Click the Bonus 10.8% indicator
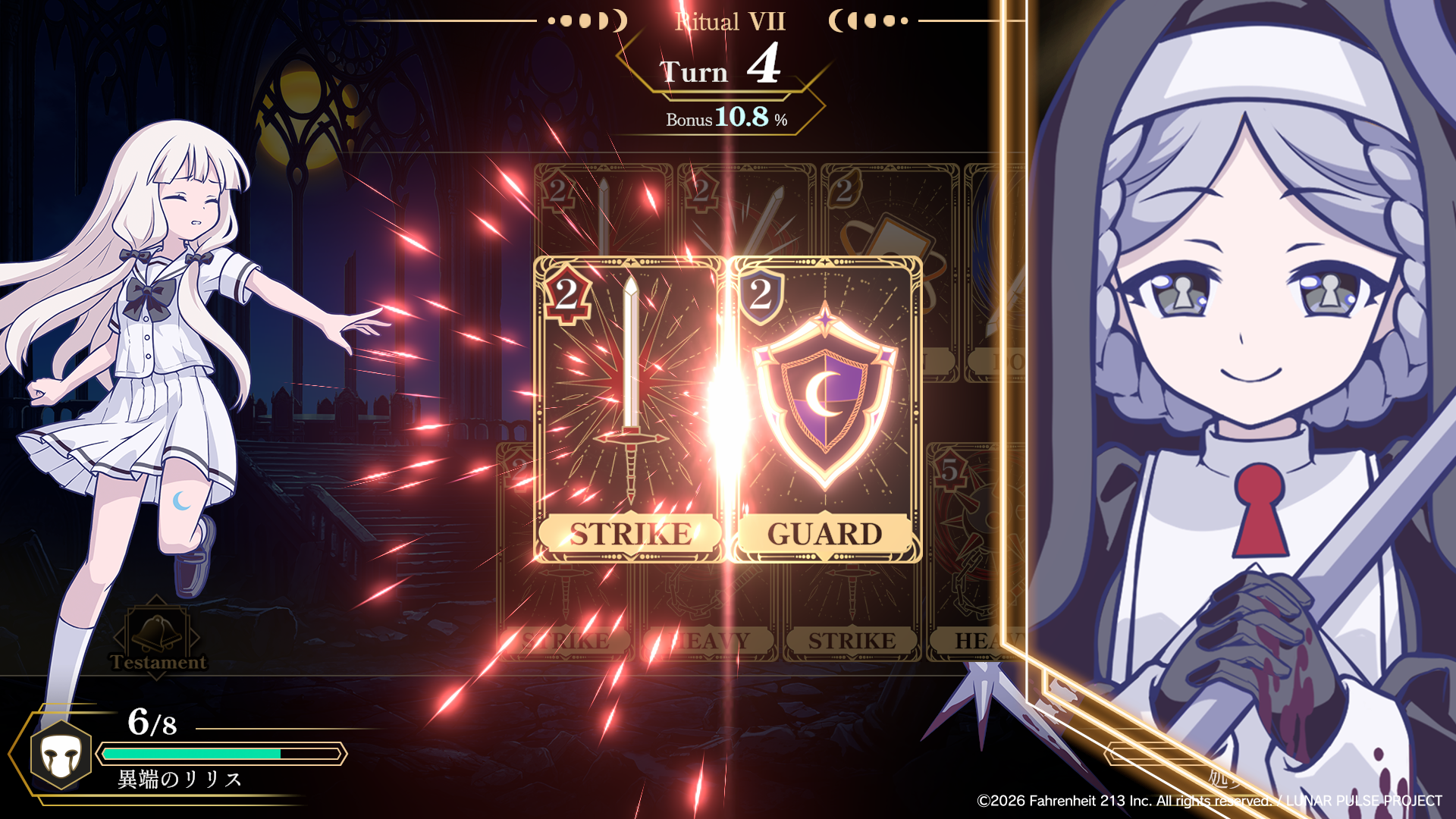This screenshot has height=819, width=1456. click(x=724, y=118)
